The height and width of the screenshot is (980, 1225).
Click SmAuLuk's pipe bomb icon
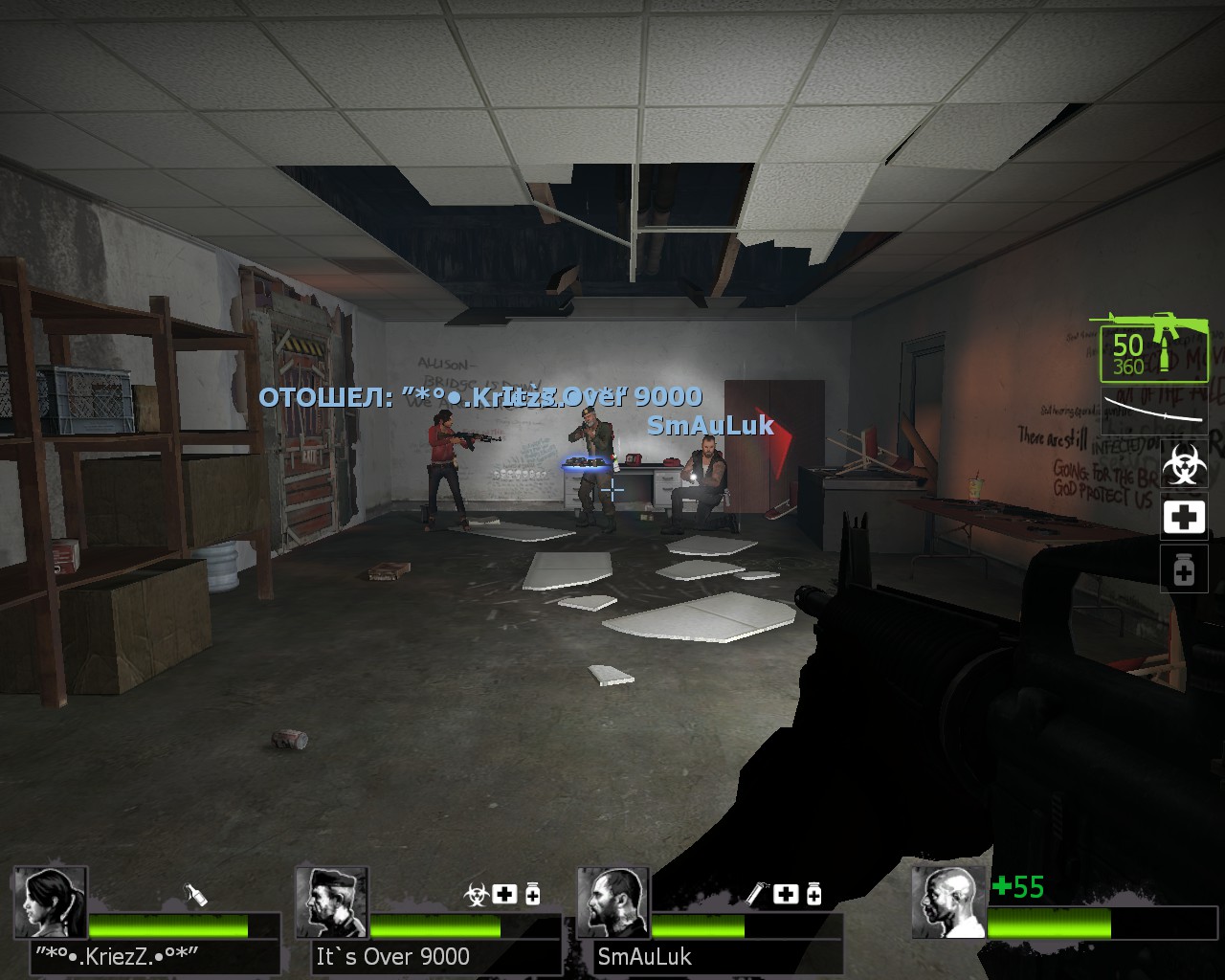tap(756, 894)
